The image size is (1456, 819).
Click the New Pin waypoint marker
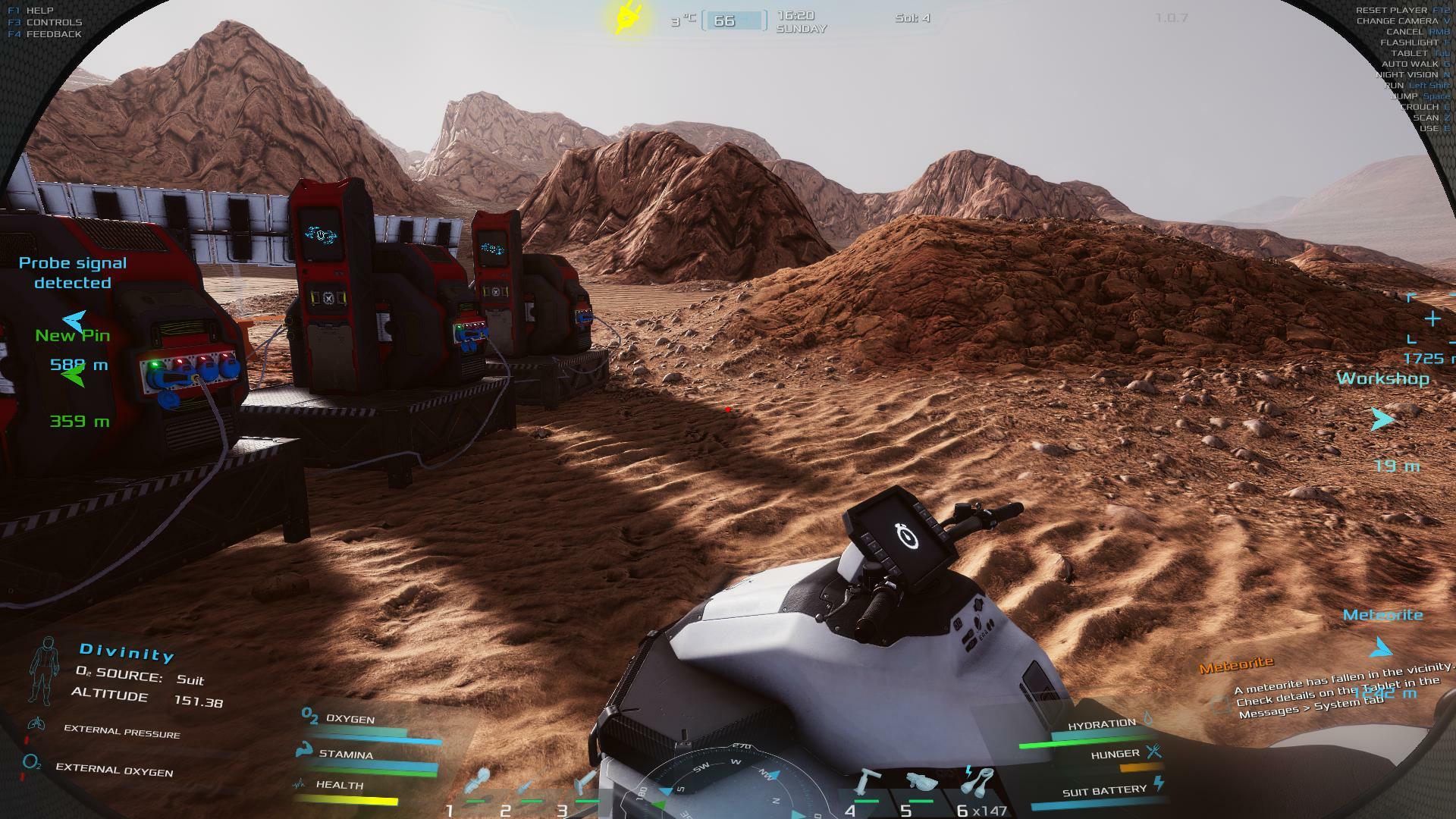tap(74, 375)
